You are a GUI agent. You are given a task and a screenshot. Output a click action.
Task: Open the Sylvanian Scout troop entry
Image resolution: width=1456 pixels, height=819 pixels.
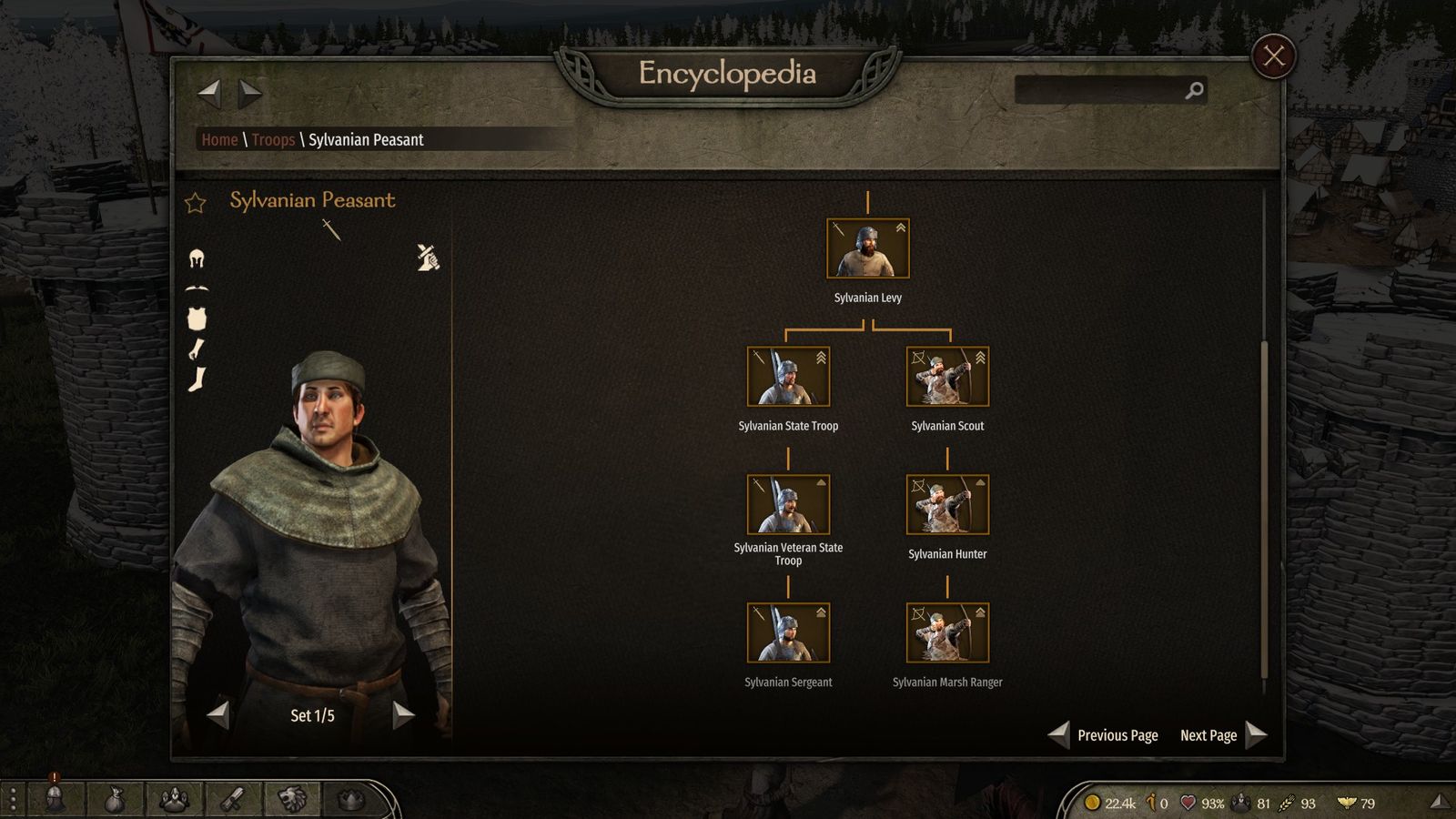[x=947, y=377]
